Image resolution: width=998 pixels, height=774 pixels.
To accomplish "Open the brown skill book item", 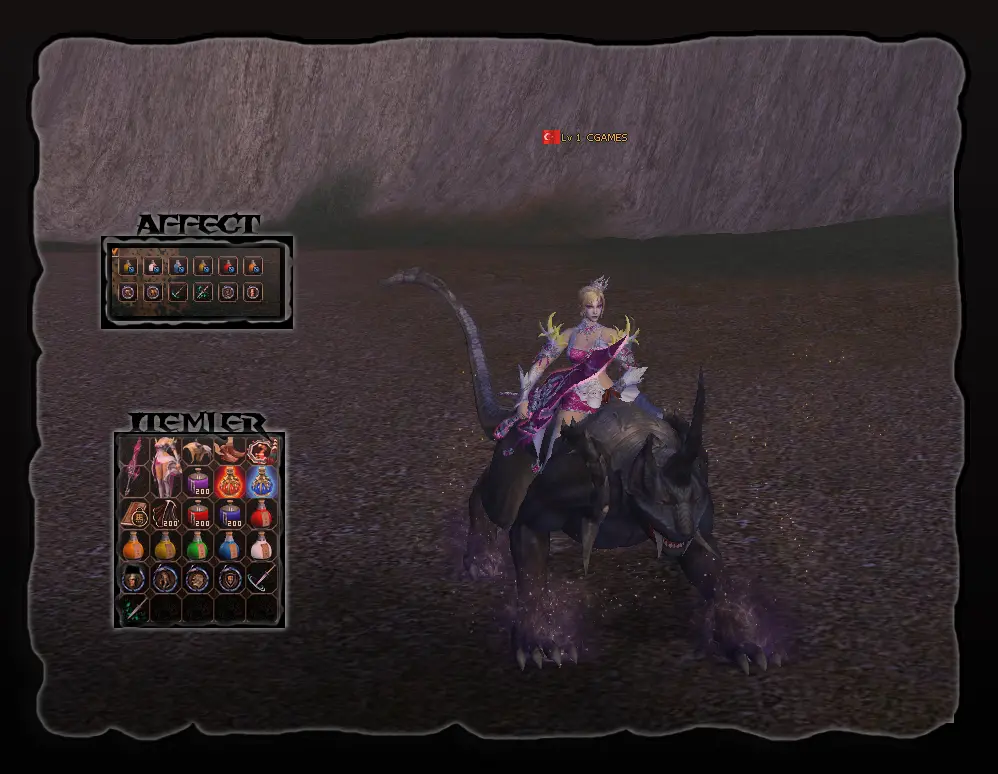I will (x=134, y=515).
